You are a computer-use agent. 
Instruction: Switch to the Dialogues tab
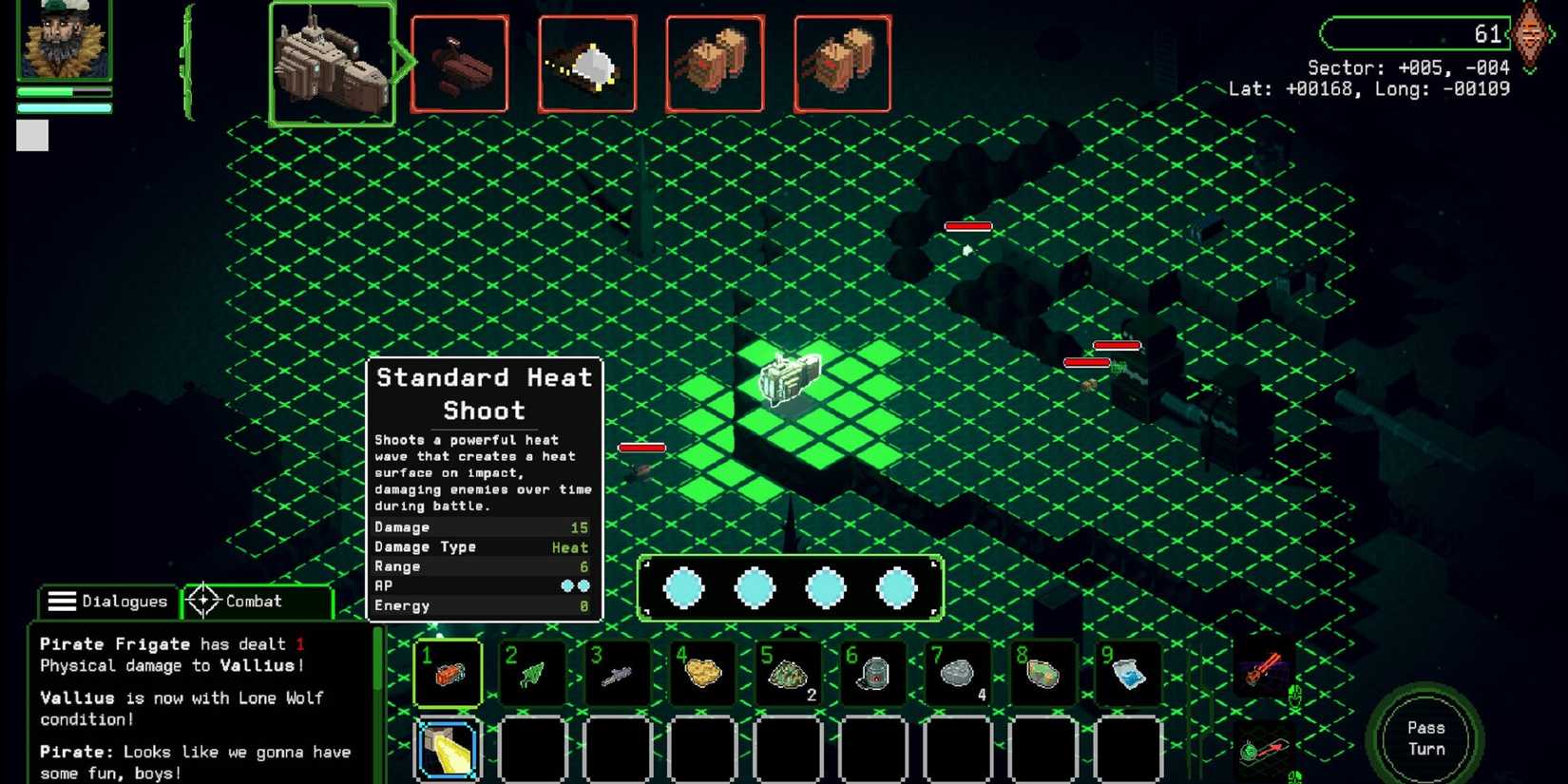coord(107,601)
